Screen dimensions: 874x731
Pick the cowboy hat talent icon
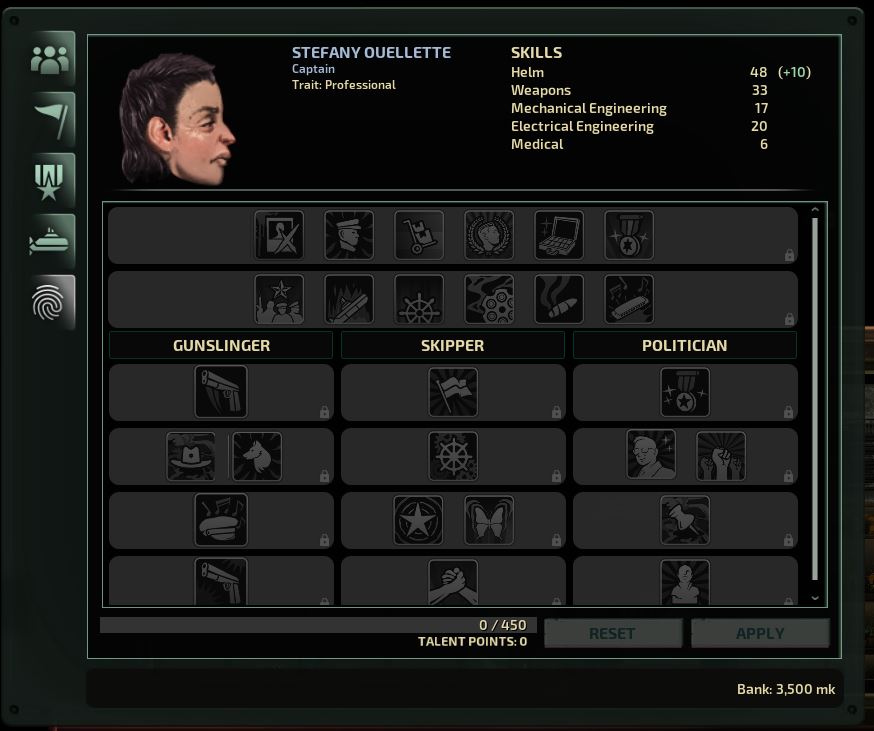[x=191, y=456]
